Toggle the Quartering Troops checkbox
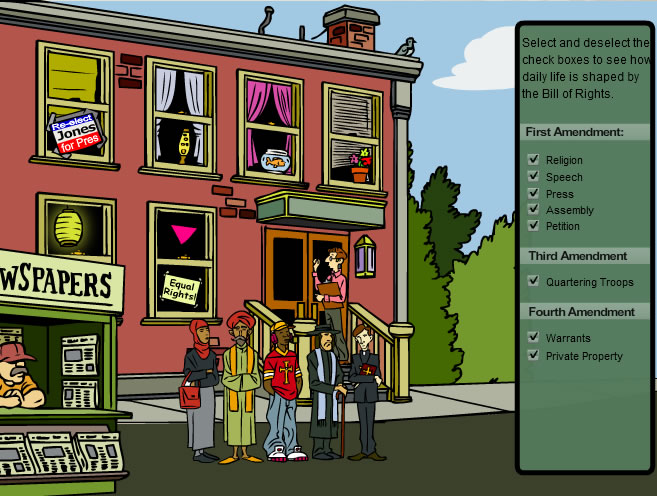The image size is (657, 496). pos(534,282)
